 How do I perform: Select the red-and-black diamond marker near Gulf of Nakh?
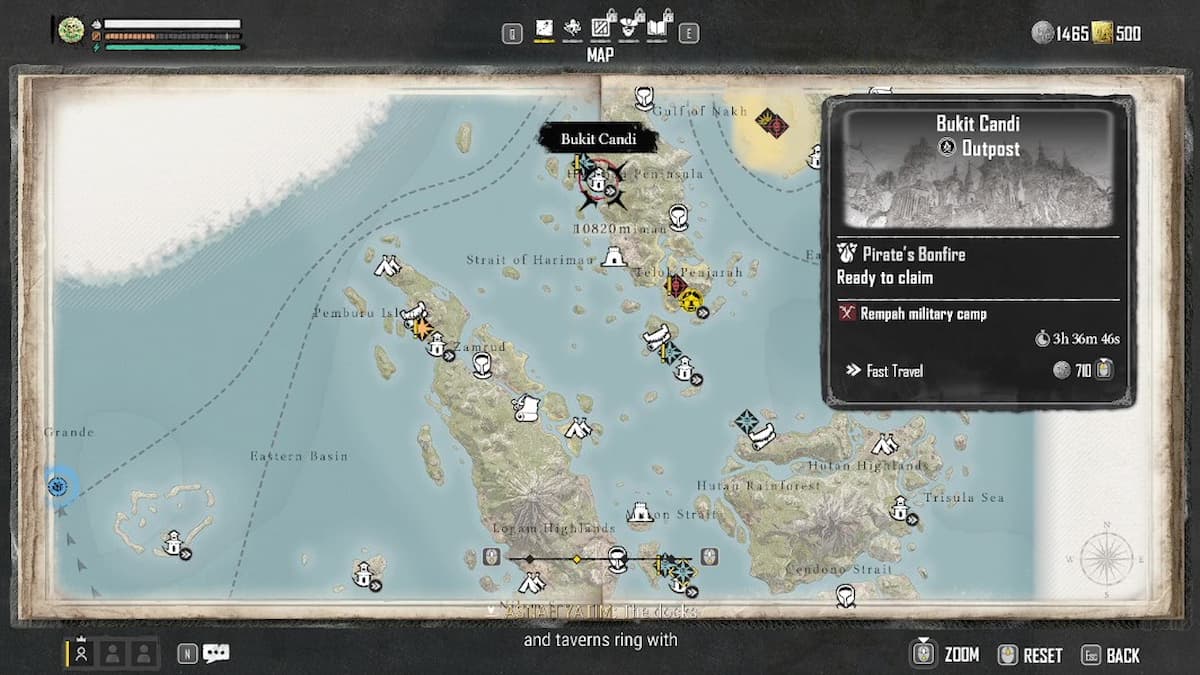tap(771, 124)
